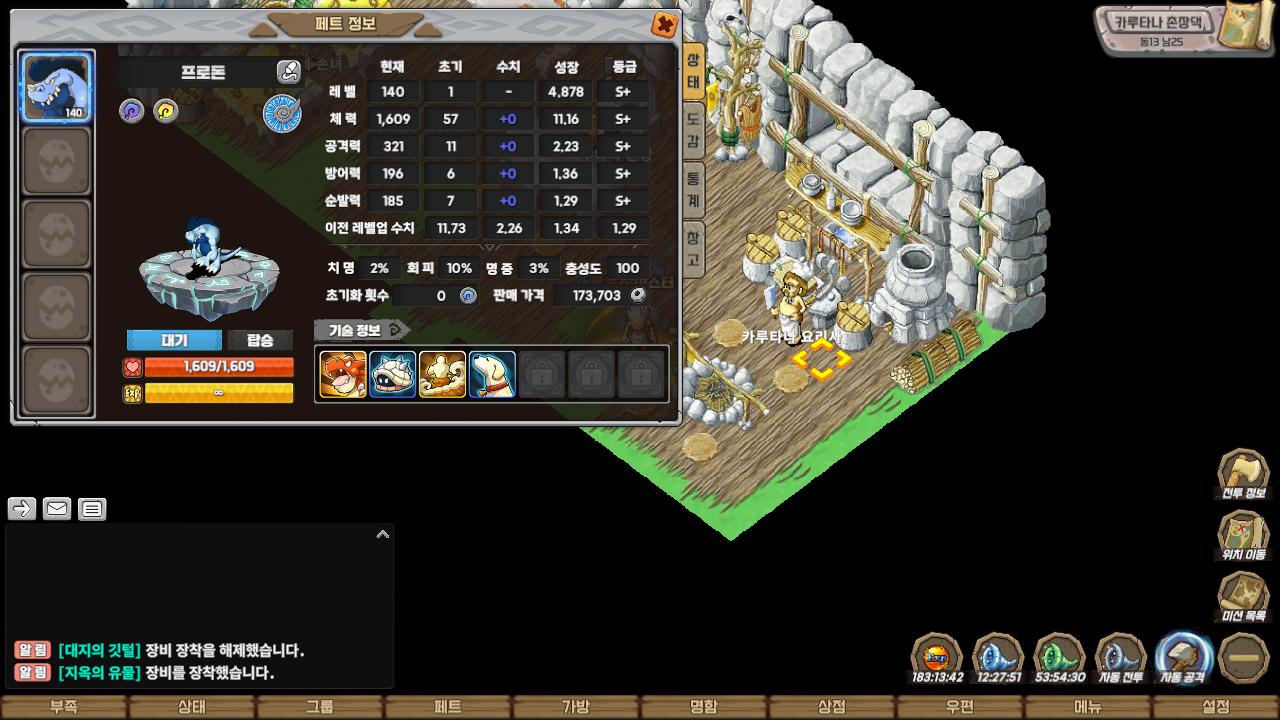Open the 우편 mail menu
Viewport: 1280px width, 720px height.
tap(960, 707)
